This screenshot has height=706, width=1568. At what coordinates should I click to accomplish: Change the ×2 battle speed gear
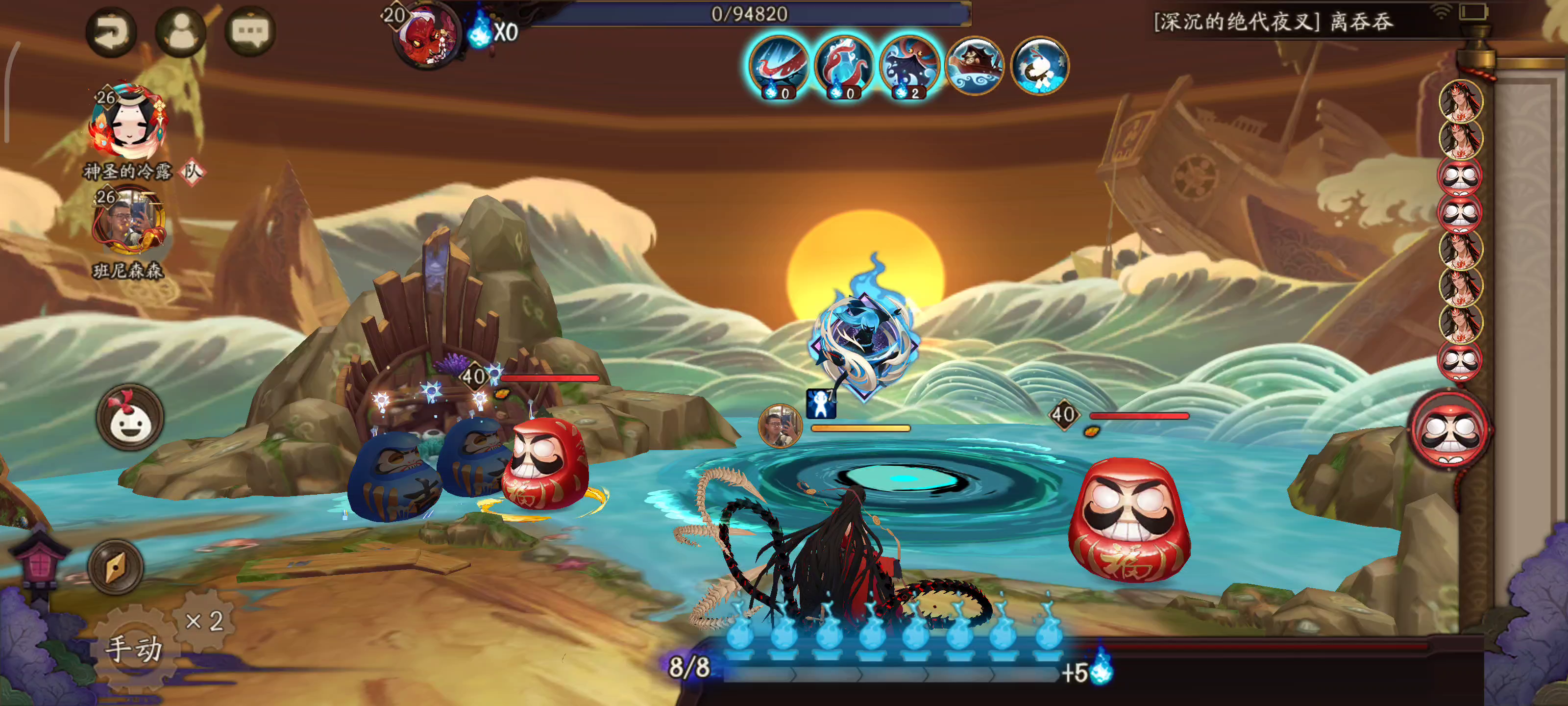(x=204, y=621)
